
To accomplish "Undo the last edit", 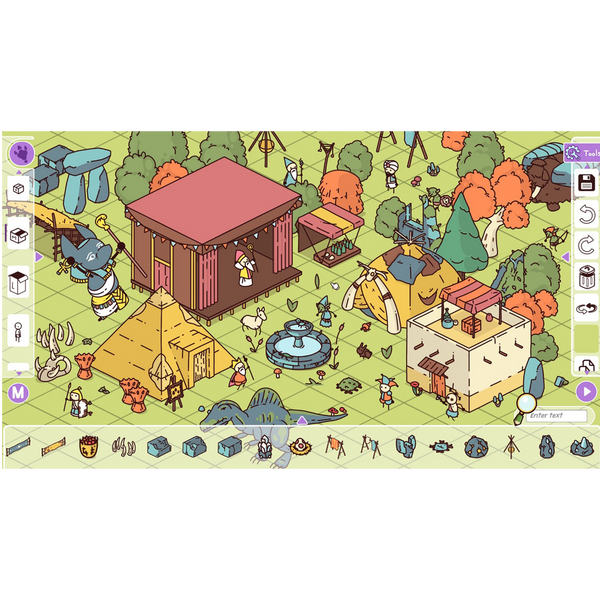I will tap(587, 213).
